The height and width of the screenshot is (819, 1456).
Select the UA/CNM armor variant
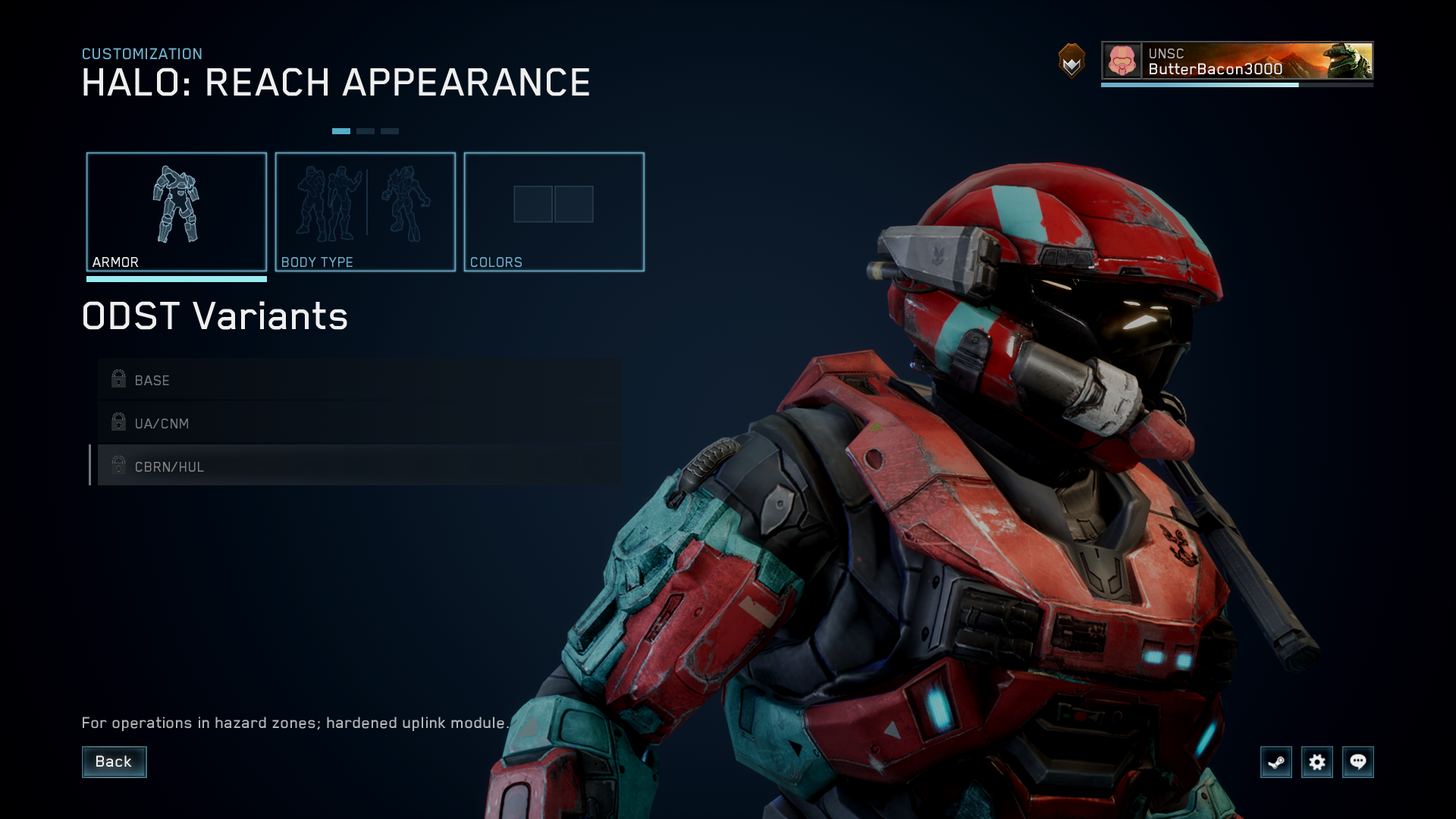coord(303,423)
